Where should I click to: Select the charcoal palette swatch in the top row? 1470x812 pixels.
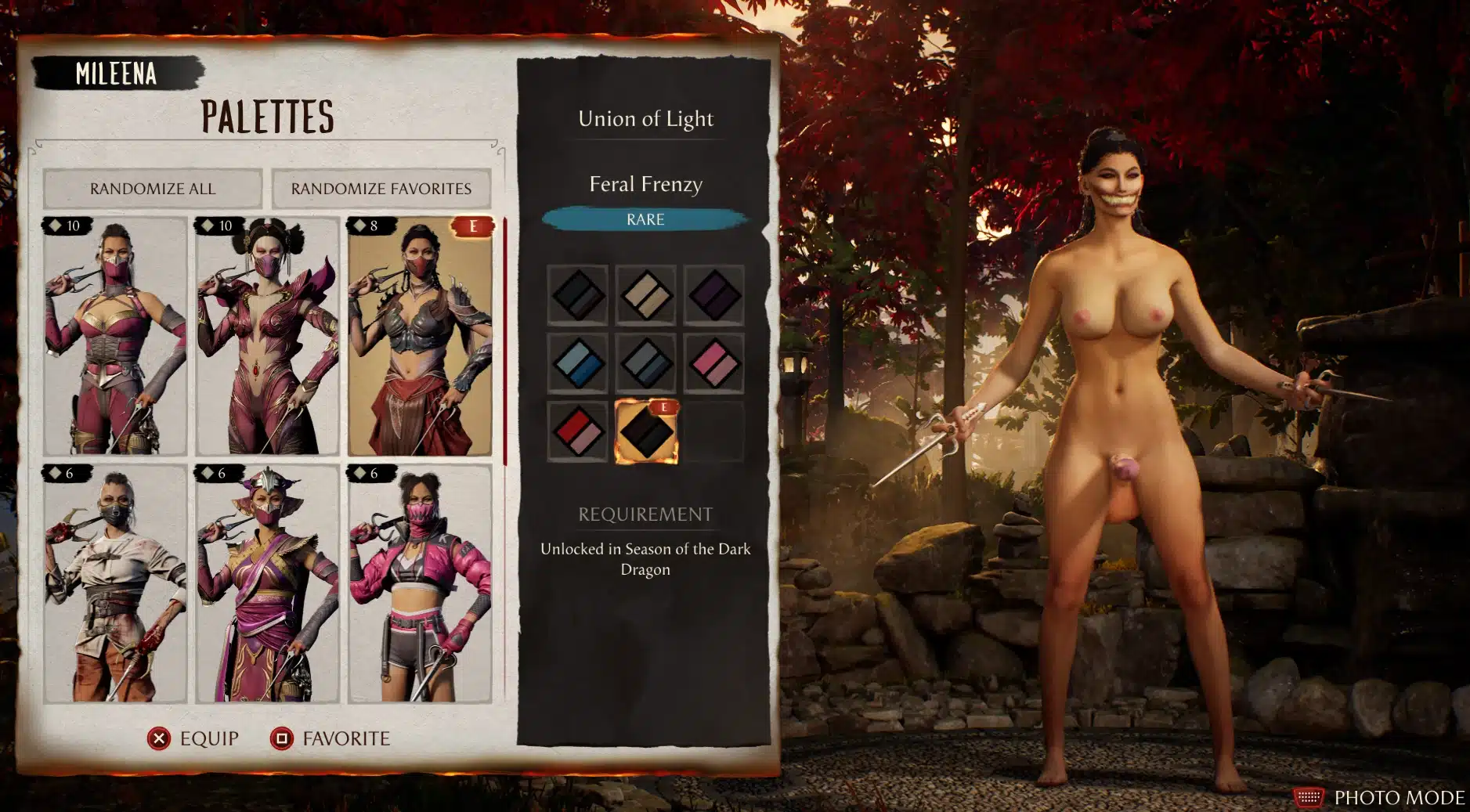click(578, 295)
